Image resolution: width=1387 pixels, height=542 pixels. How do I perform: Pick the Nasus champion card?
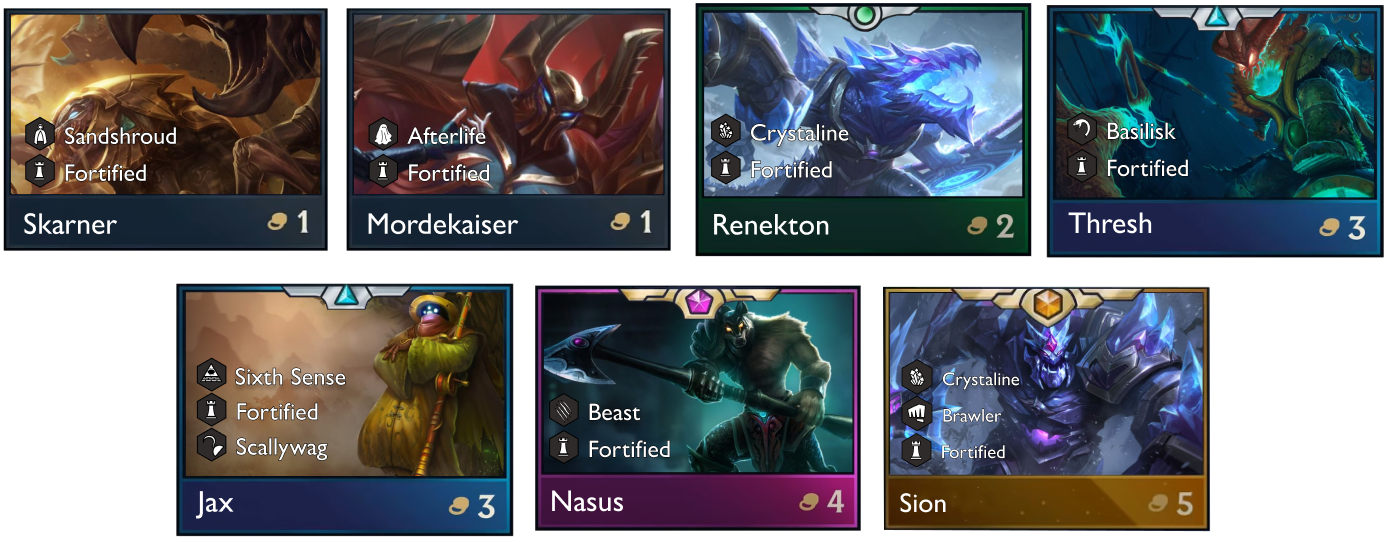click(697, 410)
